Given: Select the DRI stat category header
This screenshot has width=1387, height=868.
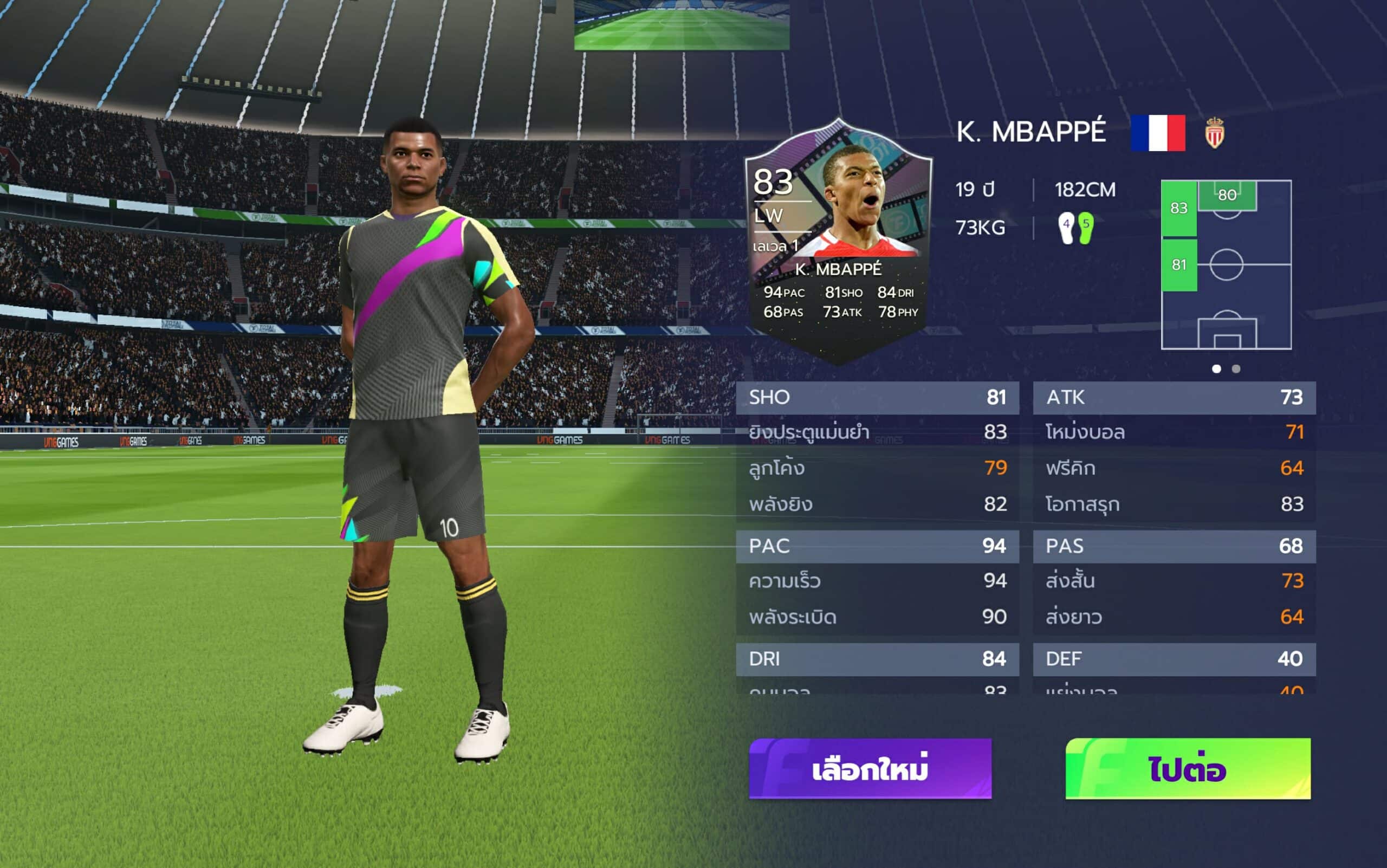Looking at the screenshot, I should coord(877,659).
